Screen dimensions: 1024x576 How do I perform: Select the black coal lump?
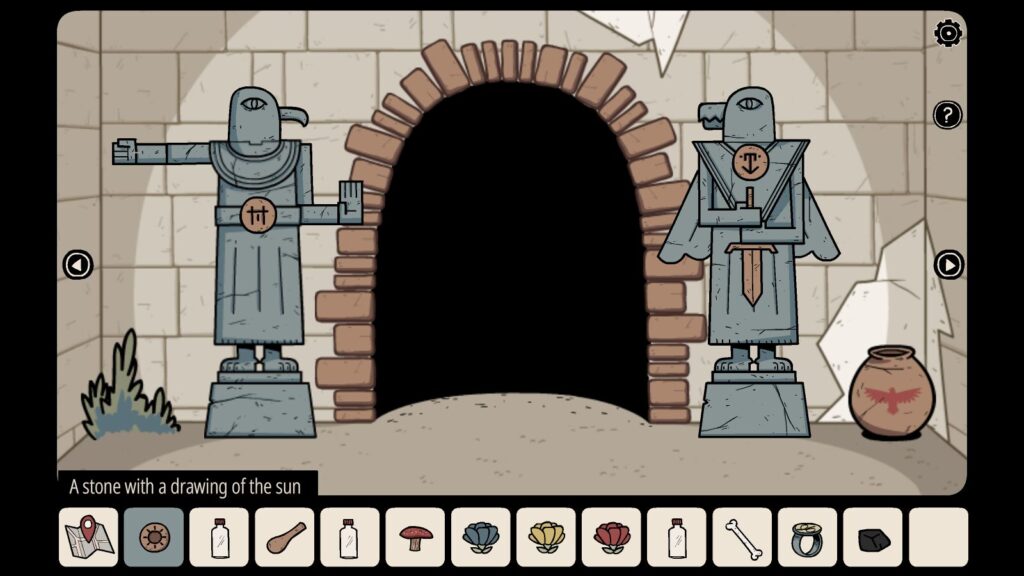[873, 538]
